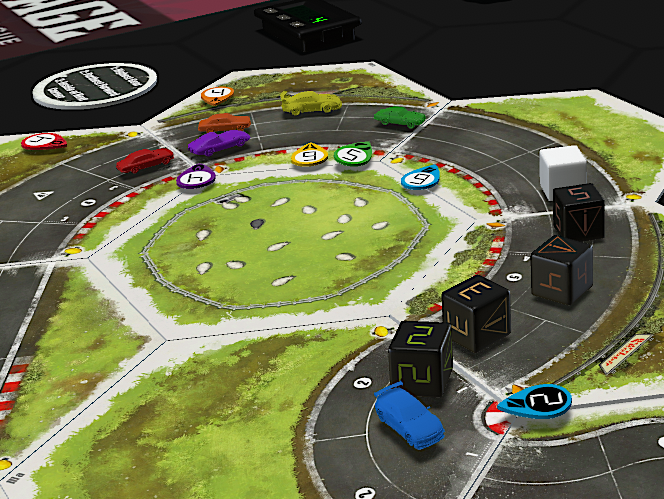Screen dimensions: 664x499
Task: Choose the purple car piece
Action: 218,141
